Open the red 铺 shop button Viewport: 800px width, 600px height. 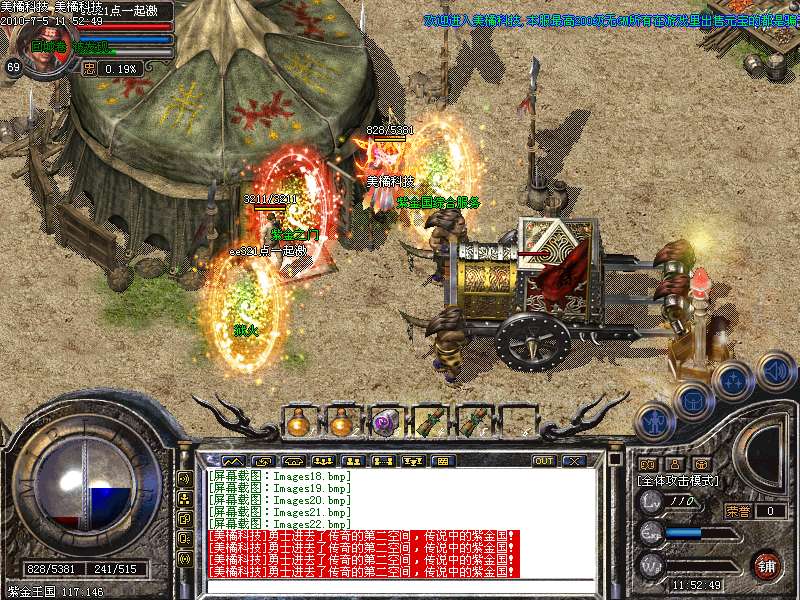coord(767,564)
